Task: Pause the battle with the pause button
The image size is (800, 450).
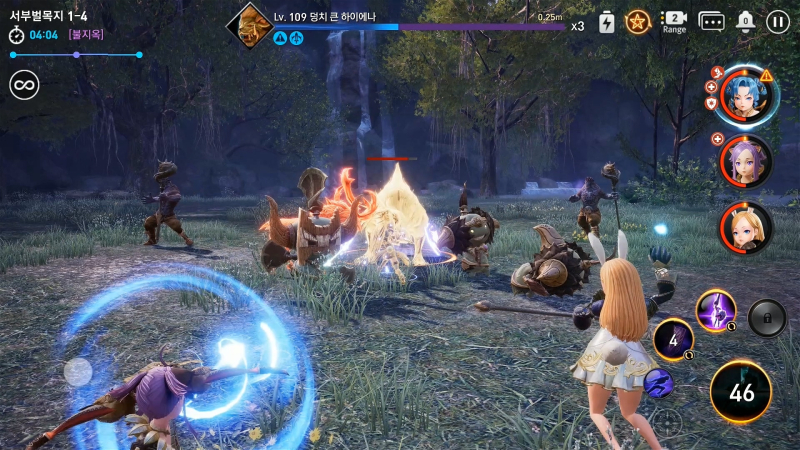Action: pos(777,21)
